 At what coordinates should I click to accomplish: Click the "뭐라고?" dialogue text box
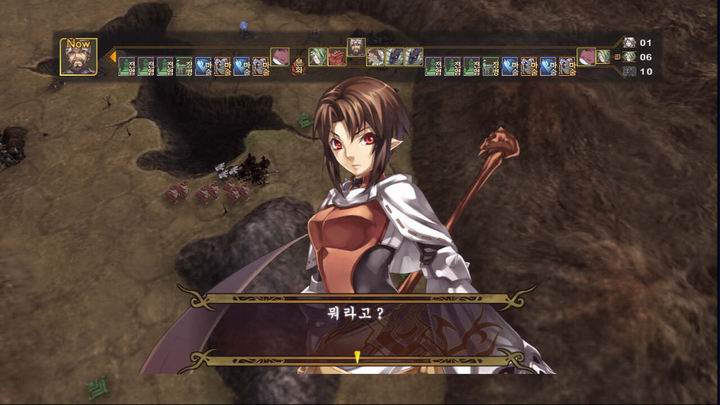point(357,313)
